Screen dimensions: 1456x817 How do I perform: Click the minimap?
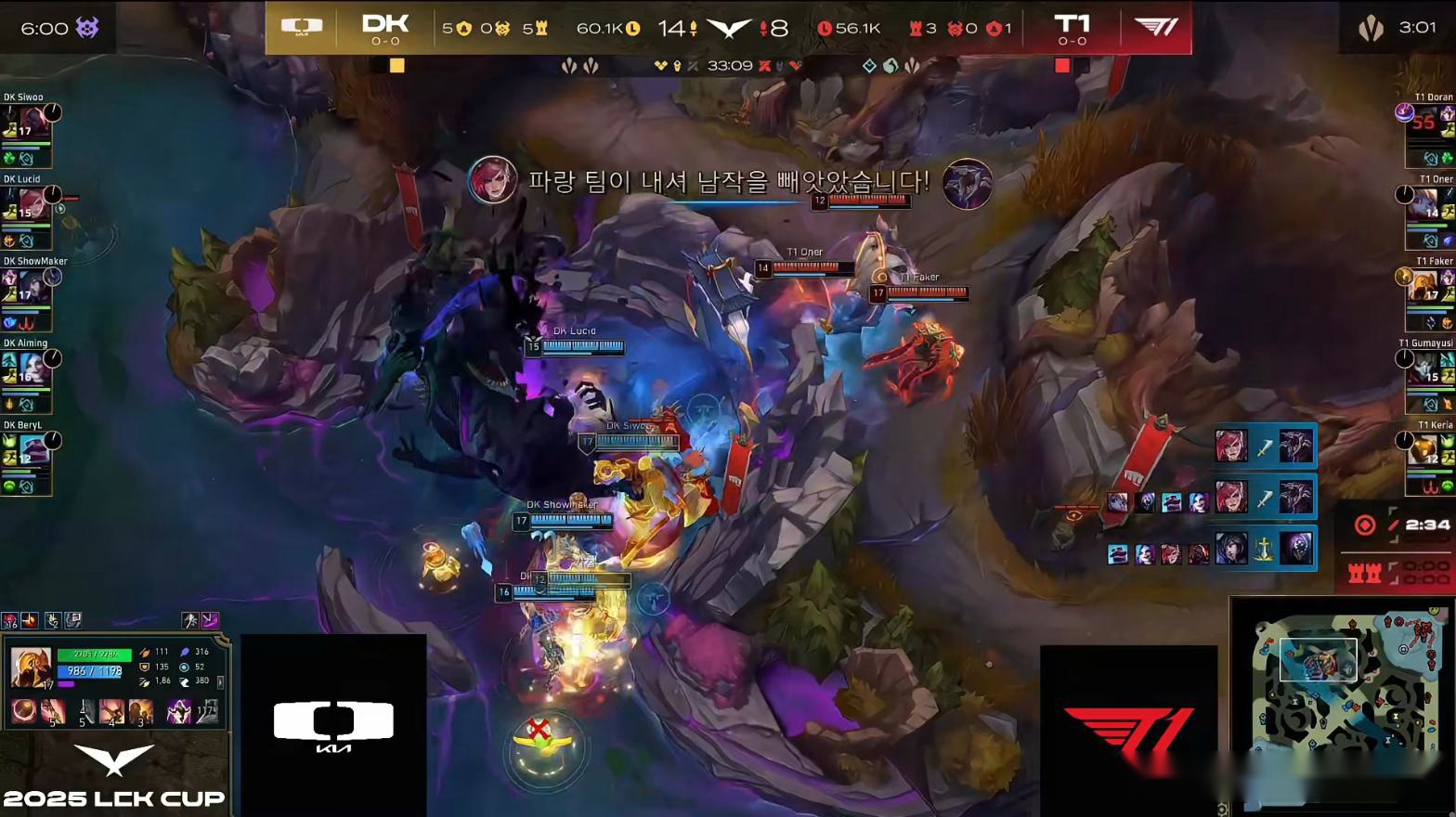coord(1341,681)
